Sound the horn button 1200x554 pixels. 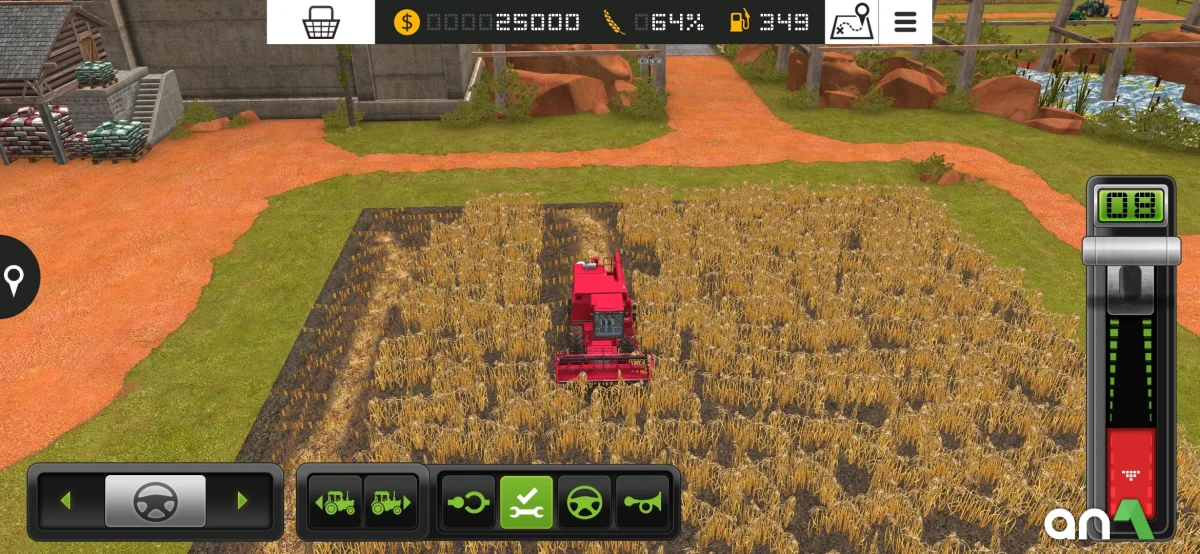pyautogui.click(x=641, y=502)
